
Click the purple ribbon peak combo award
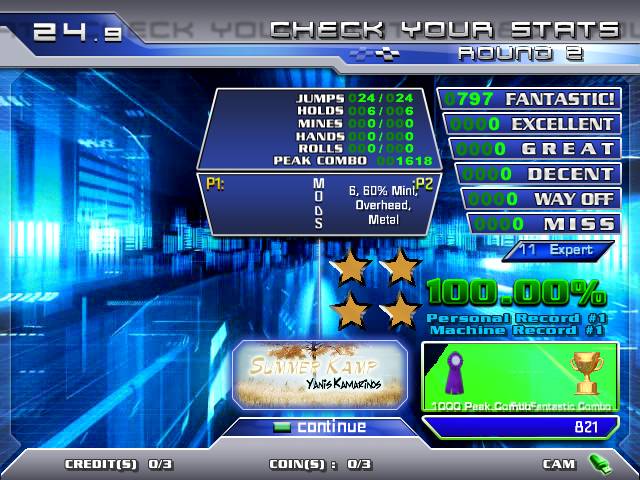pos(457,373)
